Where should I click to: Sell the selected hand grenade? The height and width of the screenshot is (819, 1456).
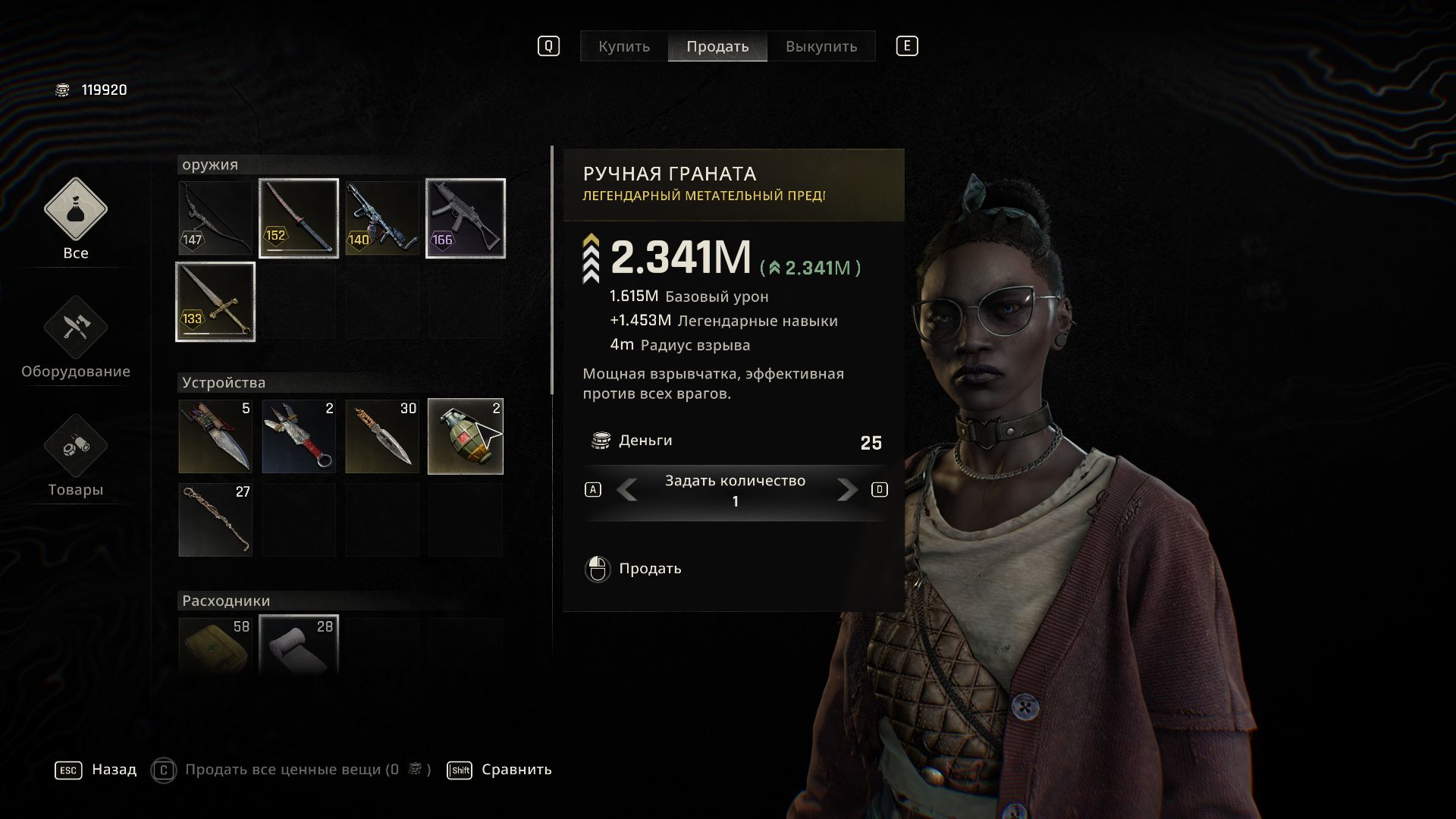point(649,569)
